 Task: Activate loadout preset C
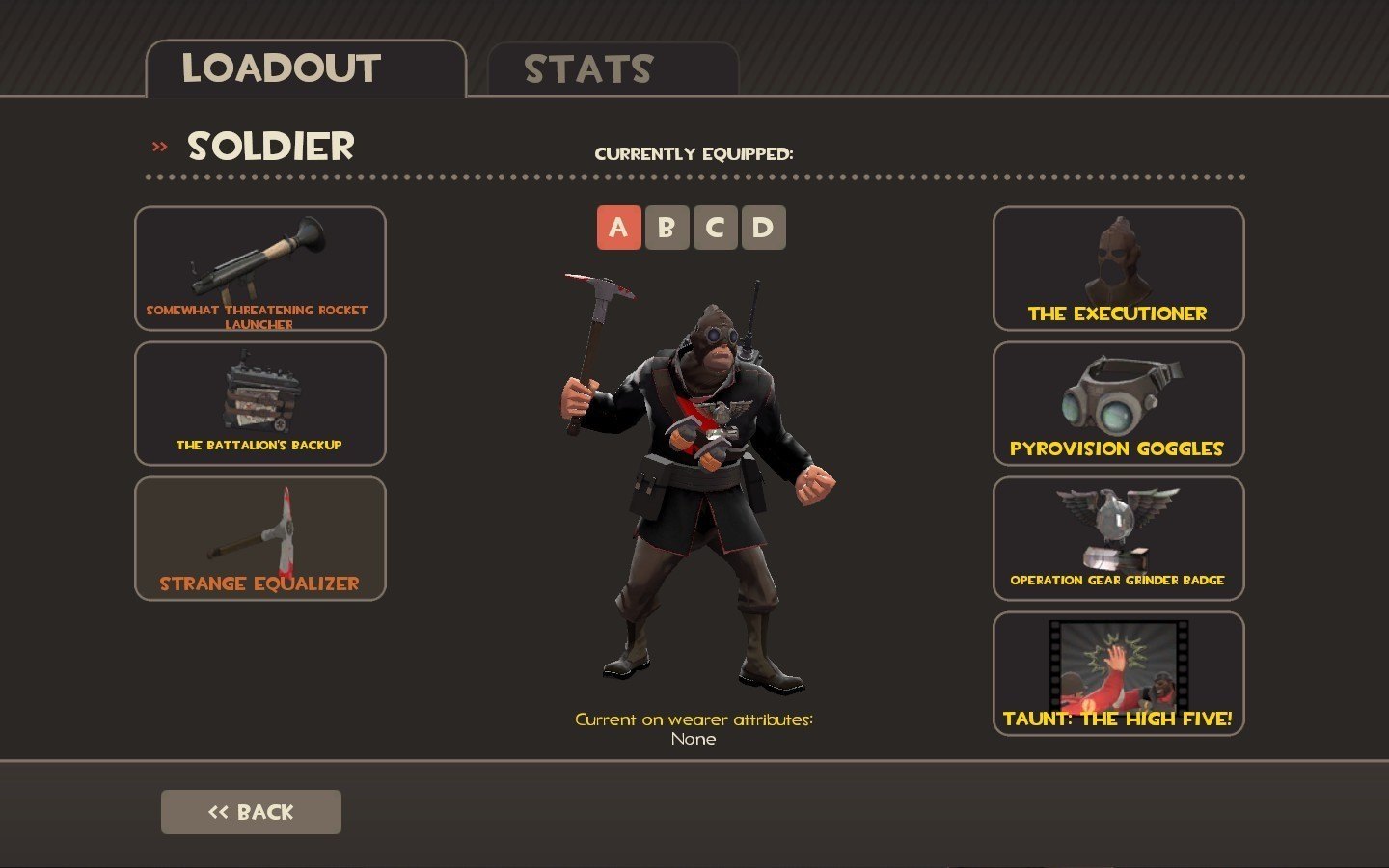coord(715,228)
